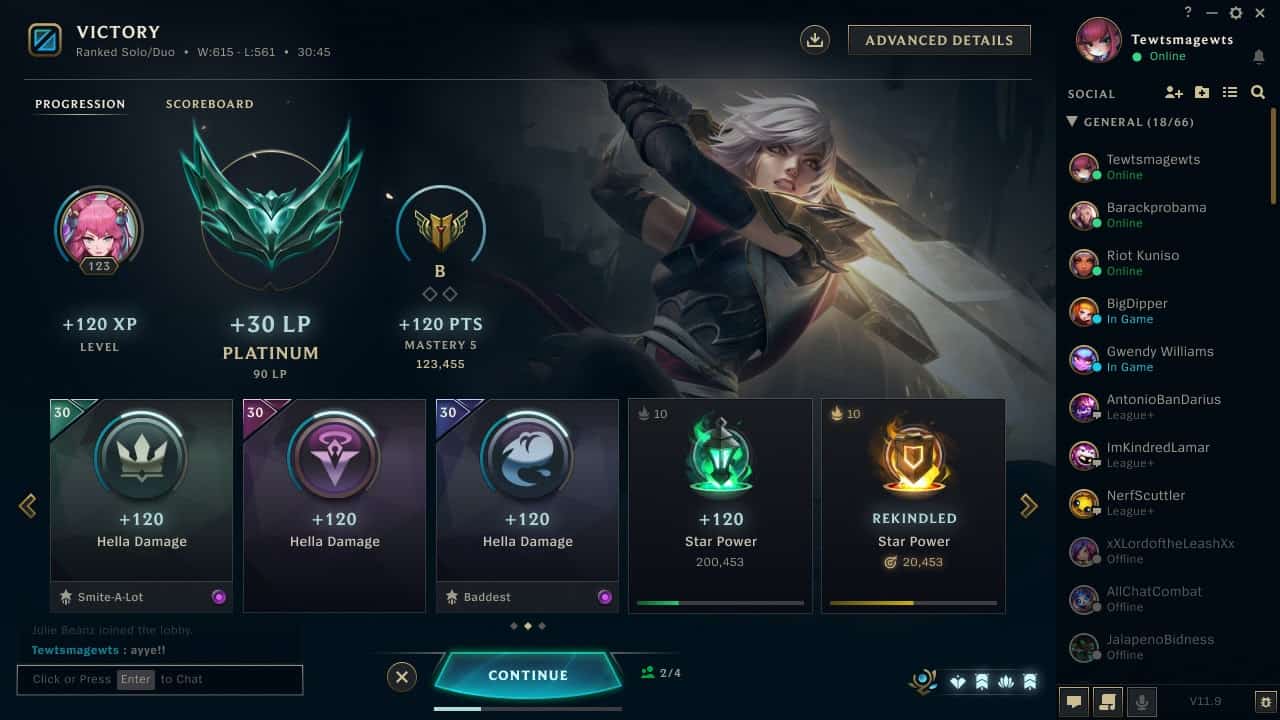The image size is (1280, 720).
Task: Mute the voice chat microphone icon
Action: [1143, 702]
